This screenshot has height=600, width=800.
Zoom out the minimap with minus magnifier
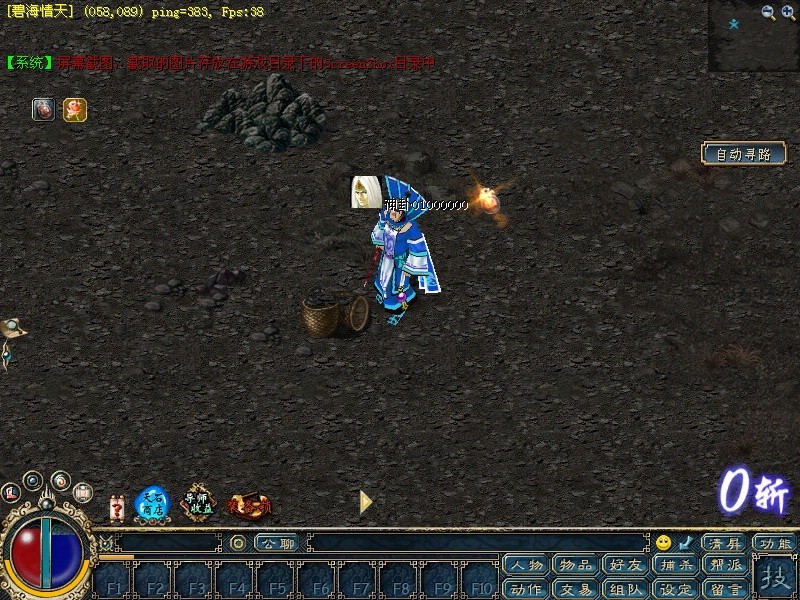click(768, 12)
